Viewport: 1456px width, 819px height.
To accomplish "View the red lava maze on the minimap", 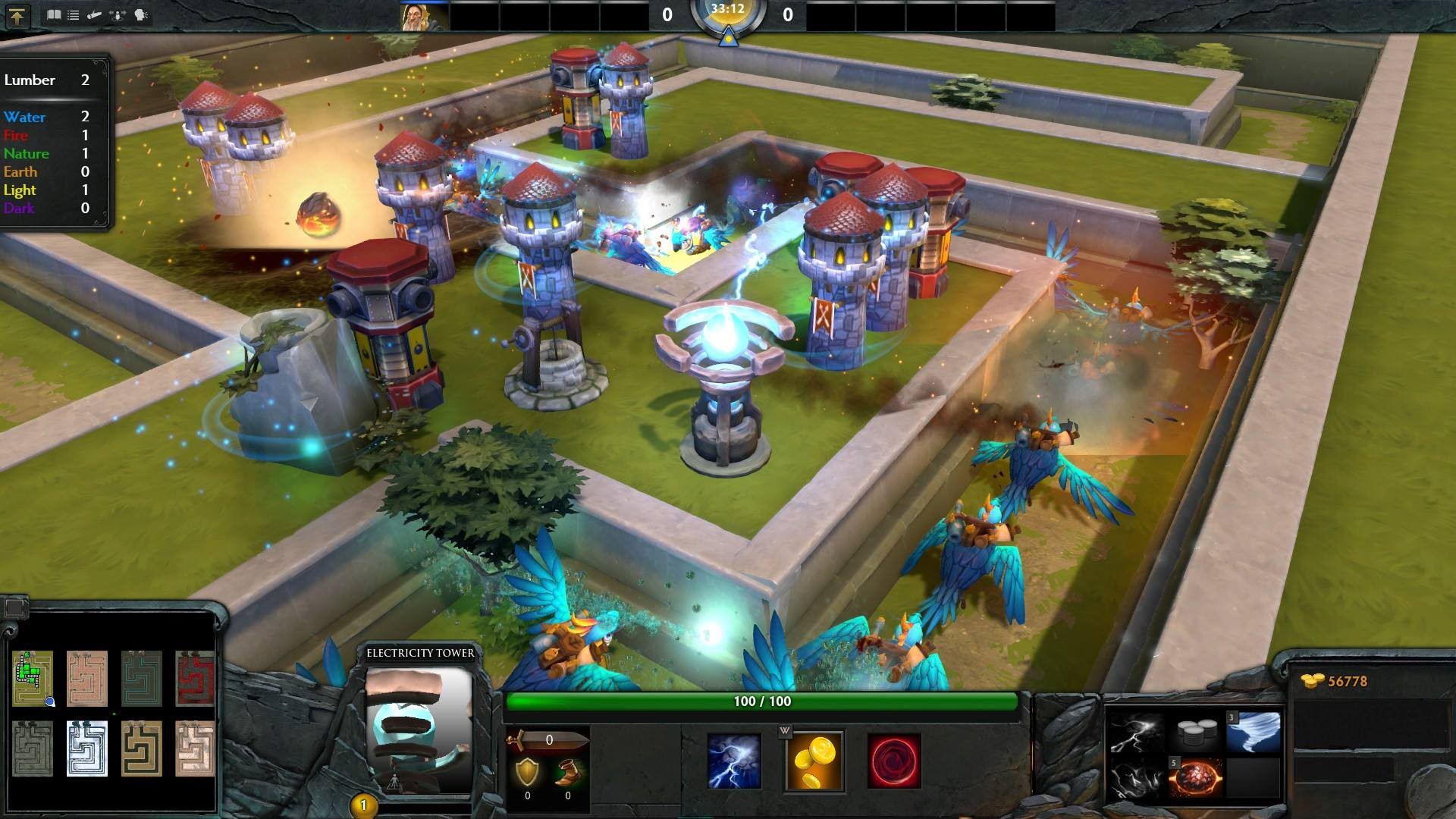I will [x=195, y=677].
